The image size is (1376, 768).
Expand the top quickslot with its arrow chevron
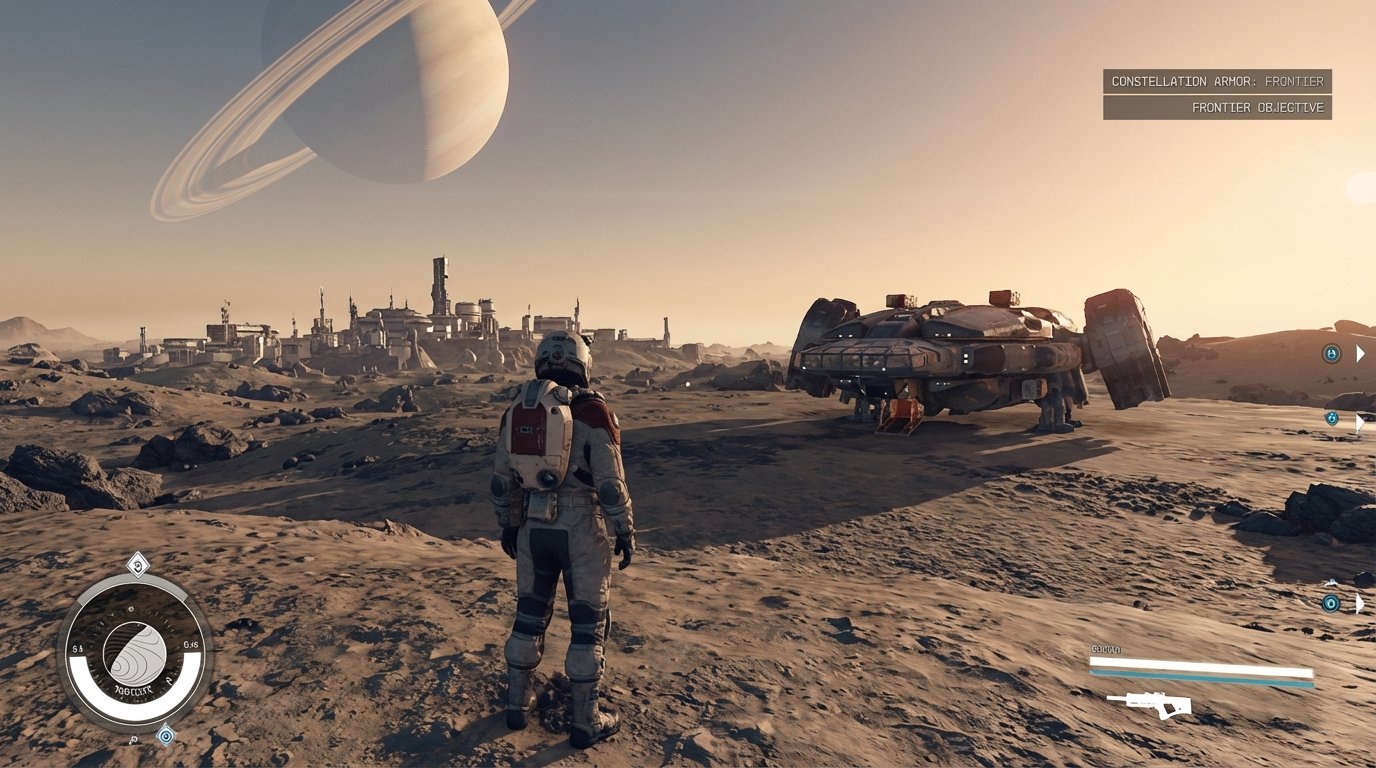[x=1360, y=352]
